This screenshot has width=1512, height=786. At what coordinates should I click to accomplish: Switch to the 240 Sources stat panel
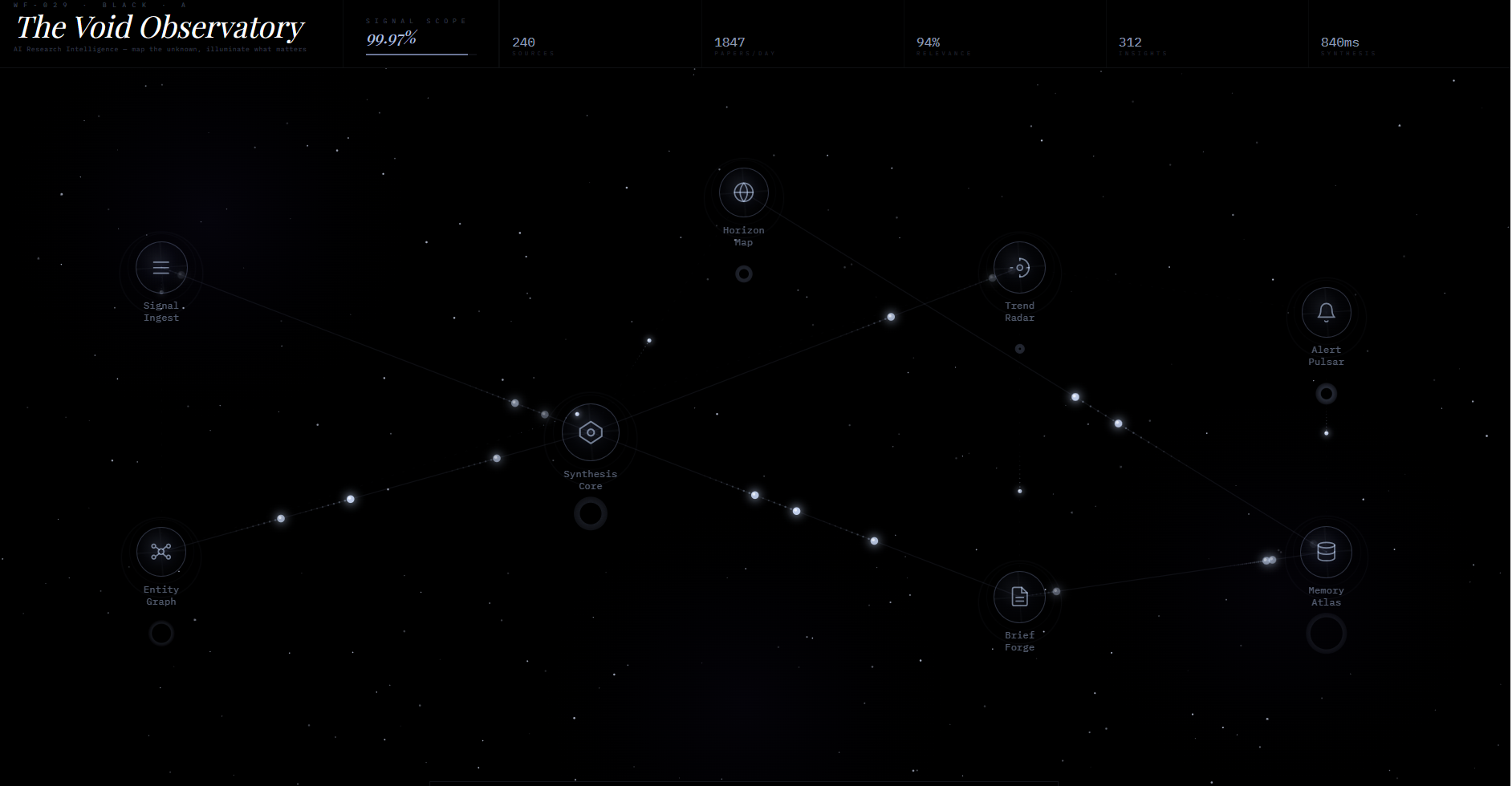[x=526, y=46]
